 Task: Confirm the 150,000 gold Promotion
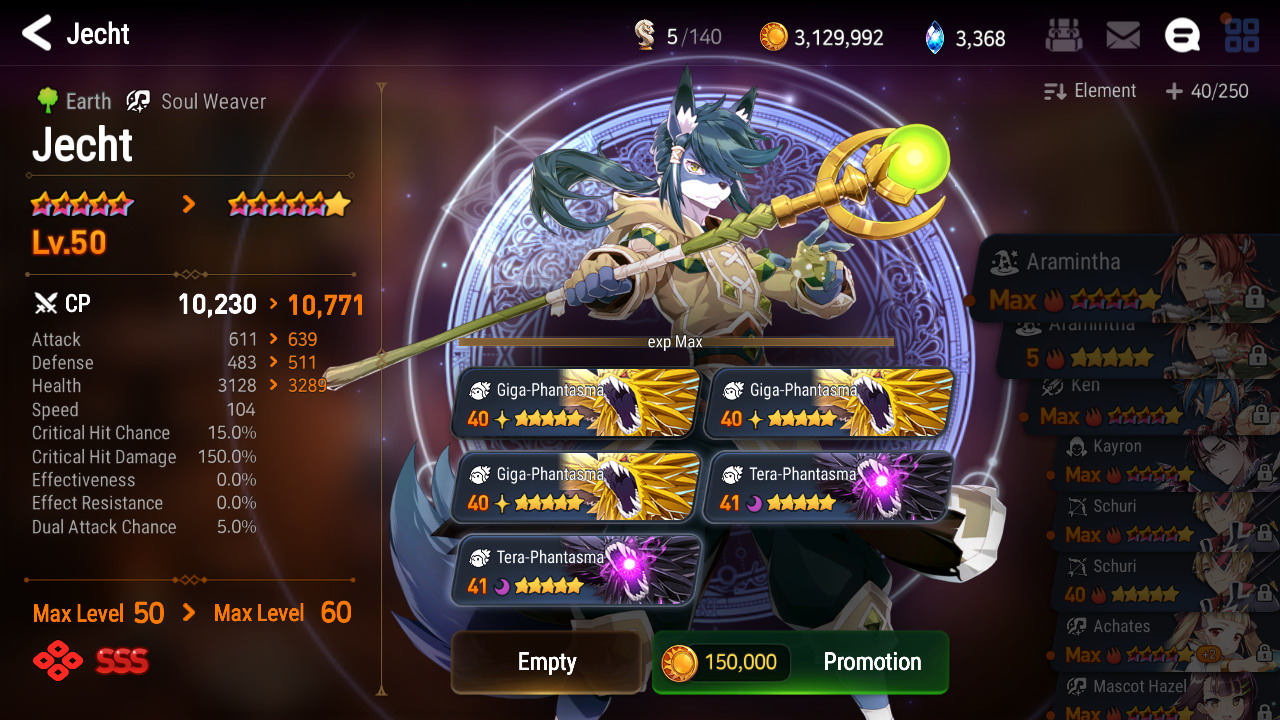click(800, 662)
